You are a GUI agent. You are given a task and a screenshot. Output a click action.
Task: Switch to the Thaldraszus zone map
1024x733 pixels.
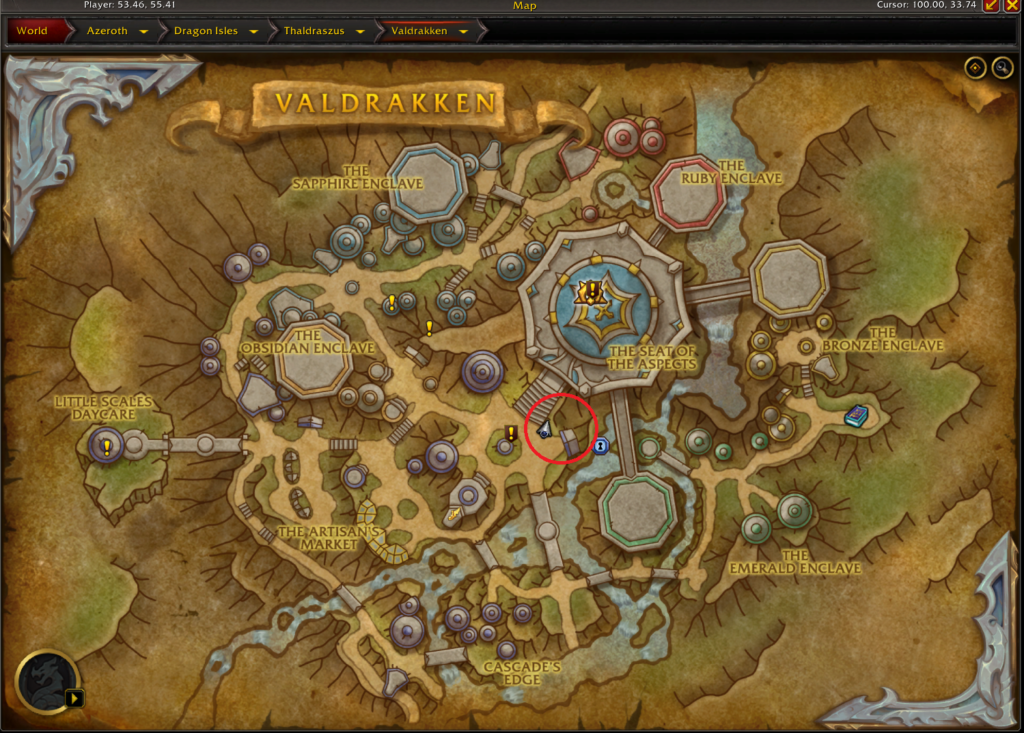pyautogui.click(x=314, y=31)
